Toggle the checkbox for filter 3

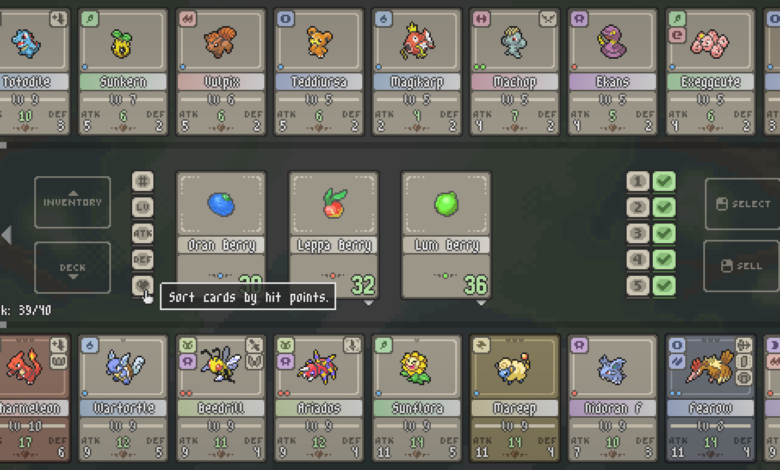pyautogui.click(x=664, y=234)
